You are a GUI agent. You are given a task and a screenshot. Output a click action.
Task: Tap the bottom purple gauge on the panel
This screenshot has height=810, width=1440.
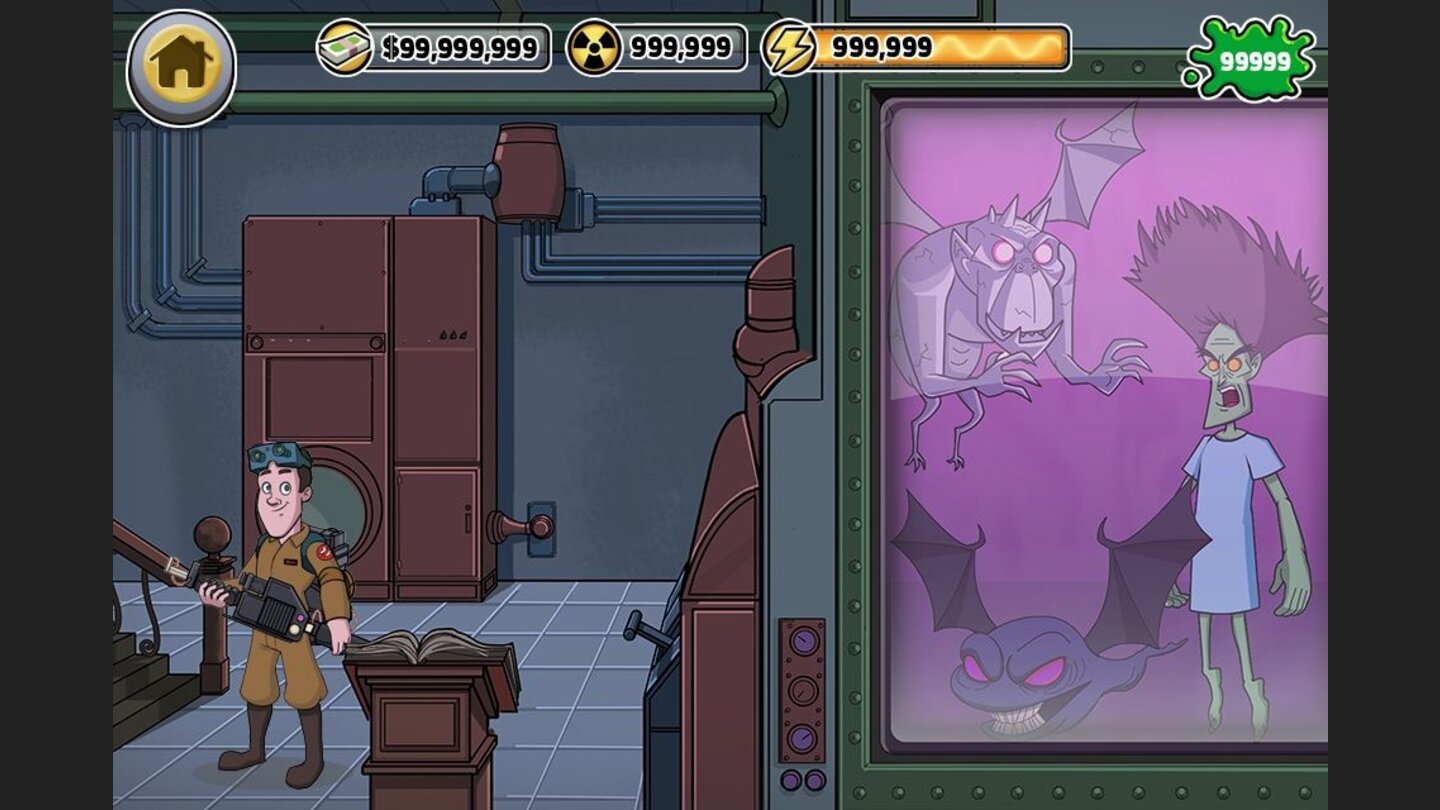(x=802, y=737)
